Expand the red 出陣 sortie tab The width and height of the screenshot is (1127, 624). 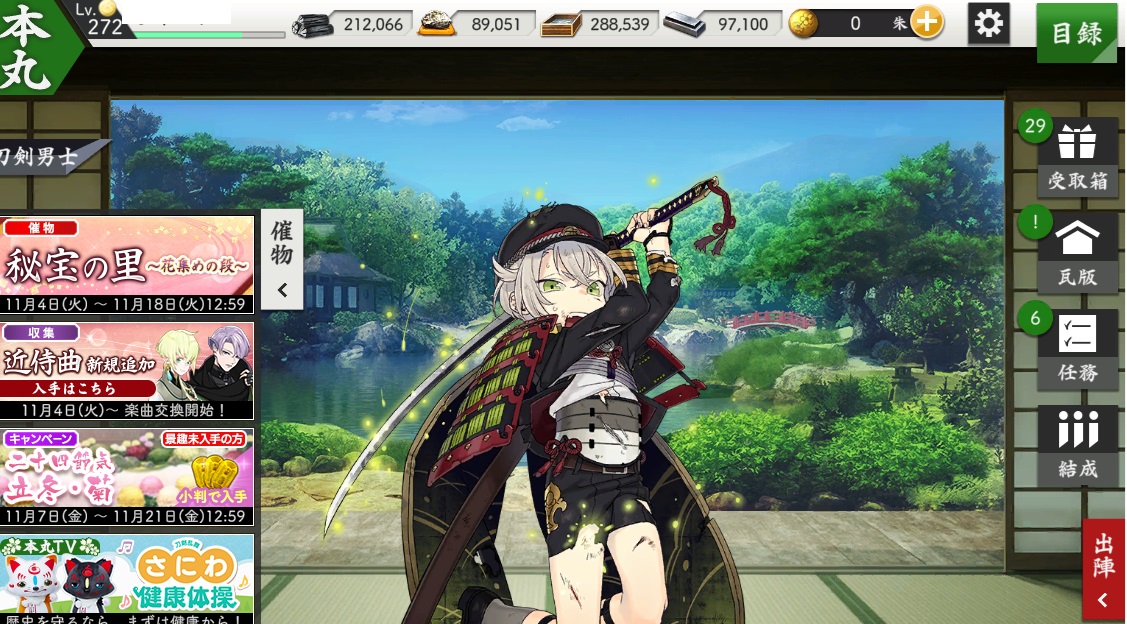pyautogui.click(x=1104, y=570)
